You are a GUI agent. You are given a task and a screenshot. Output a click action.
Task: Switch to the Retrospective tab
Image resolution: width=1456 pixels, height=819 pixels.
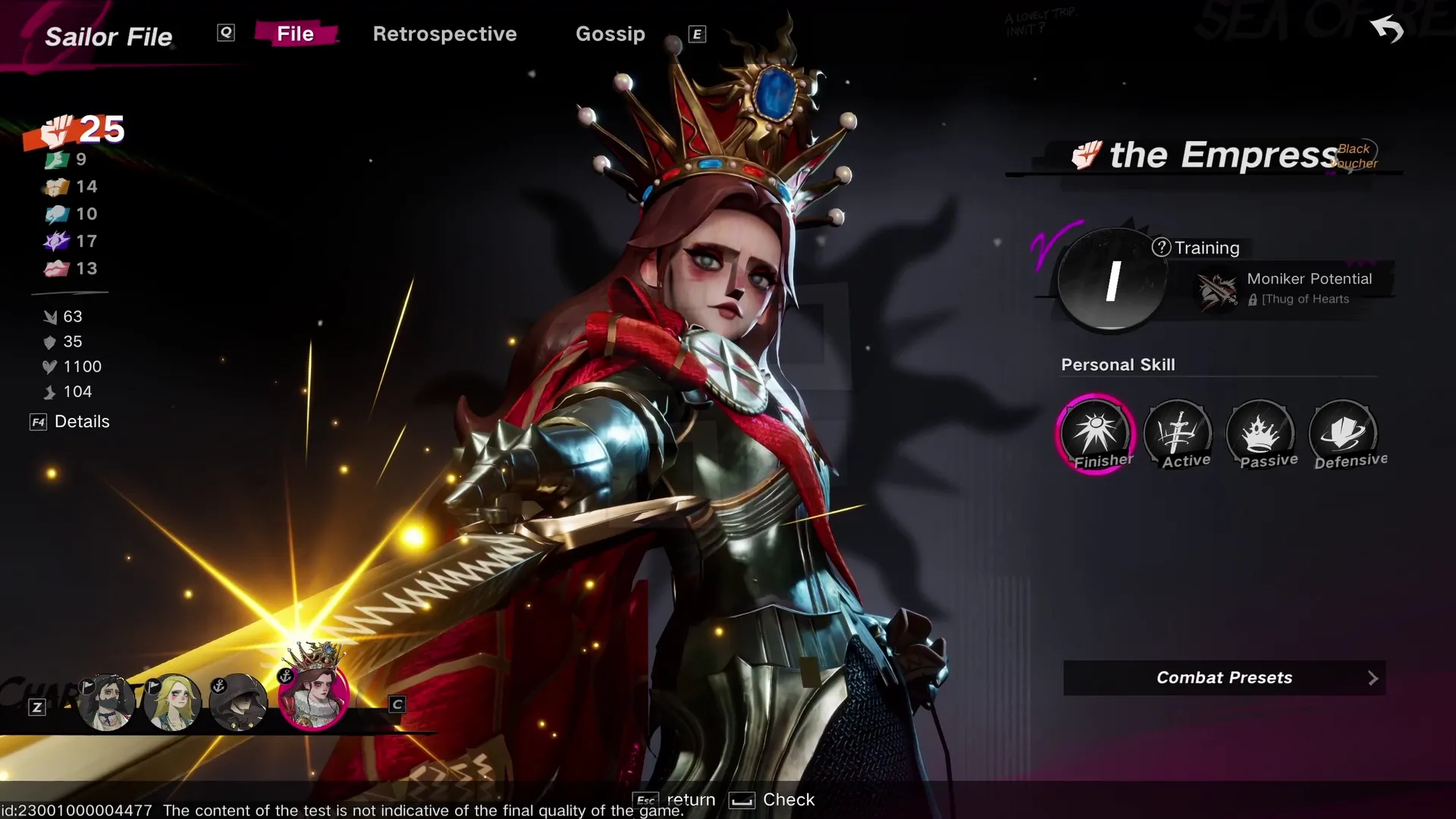(445, 34)
